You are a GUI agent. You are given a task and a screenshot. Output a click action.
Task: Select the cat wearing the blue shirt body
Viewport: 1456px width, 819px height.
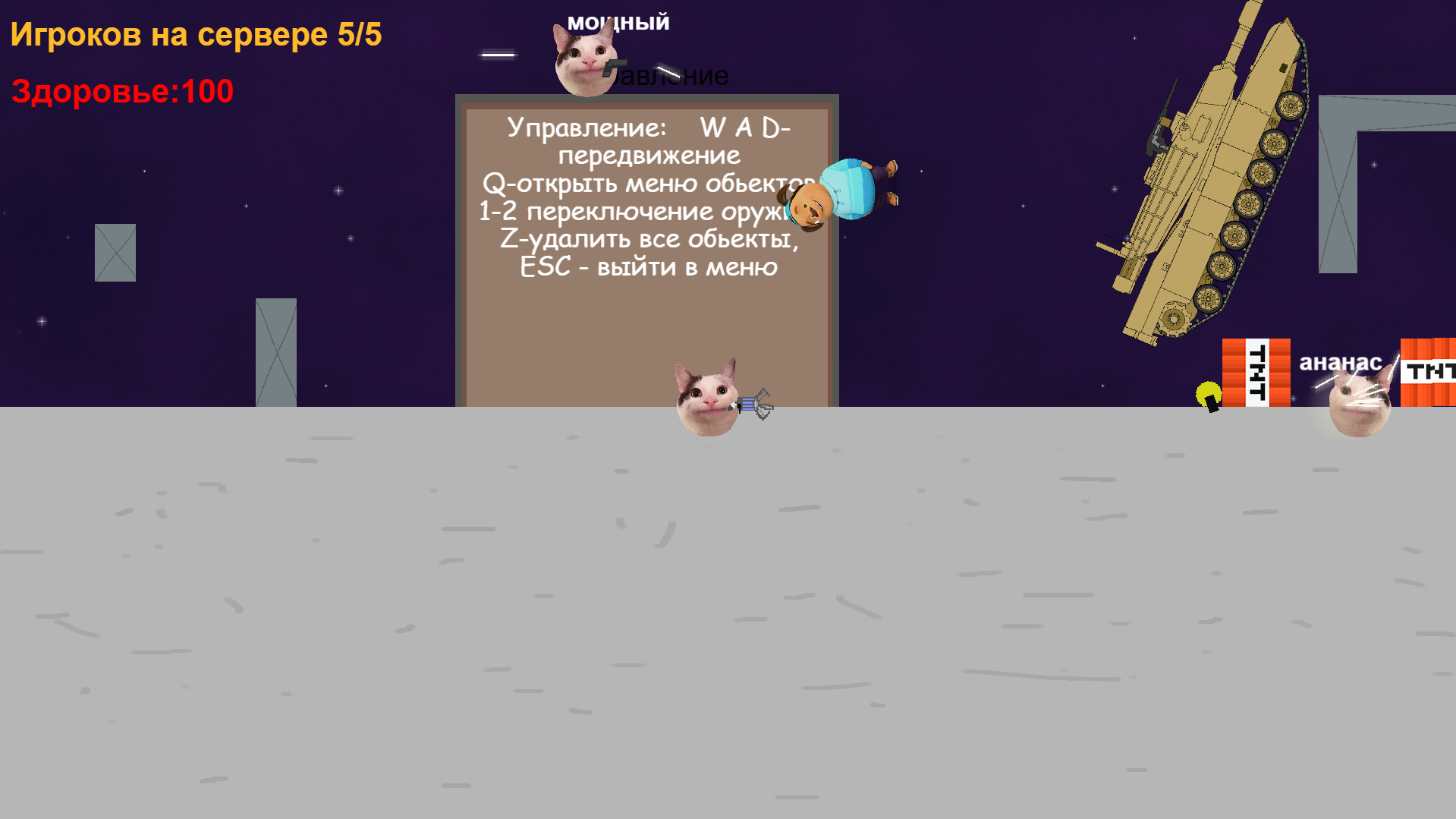[x=850, y=190]
